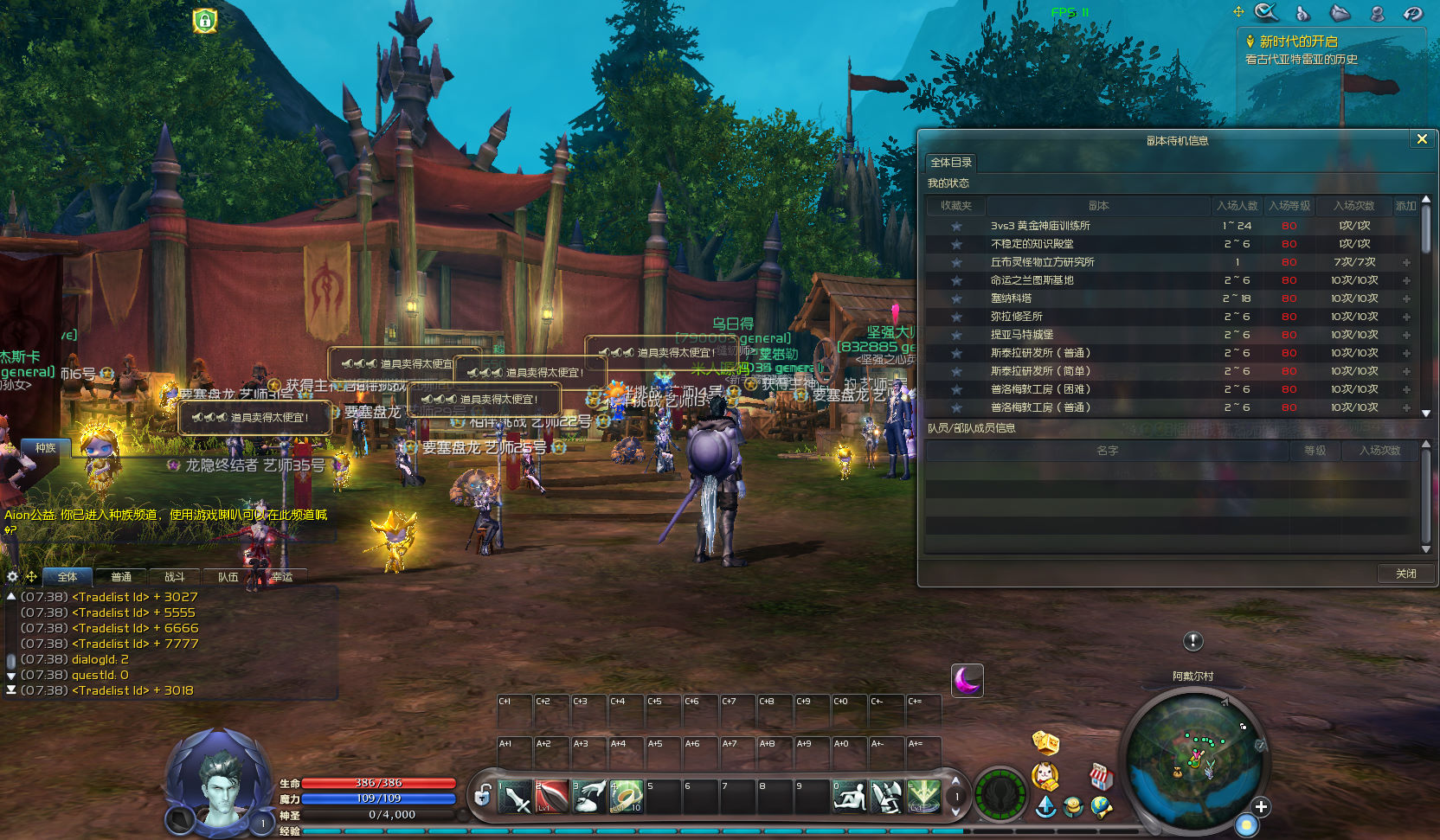This screenshot has width=1440, height=840.
Task: Use the red blade skill in slot 2
Action: 551,797
